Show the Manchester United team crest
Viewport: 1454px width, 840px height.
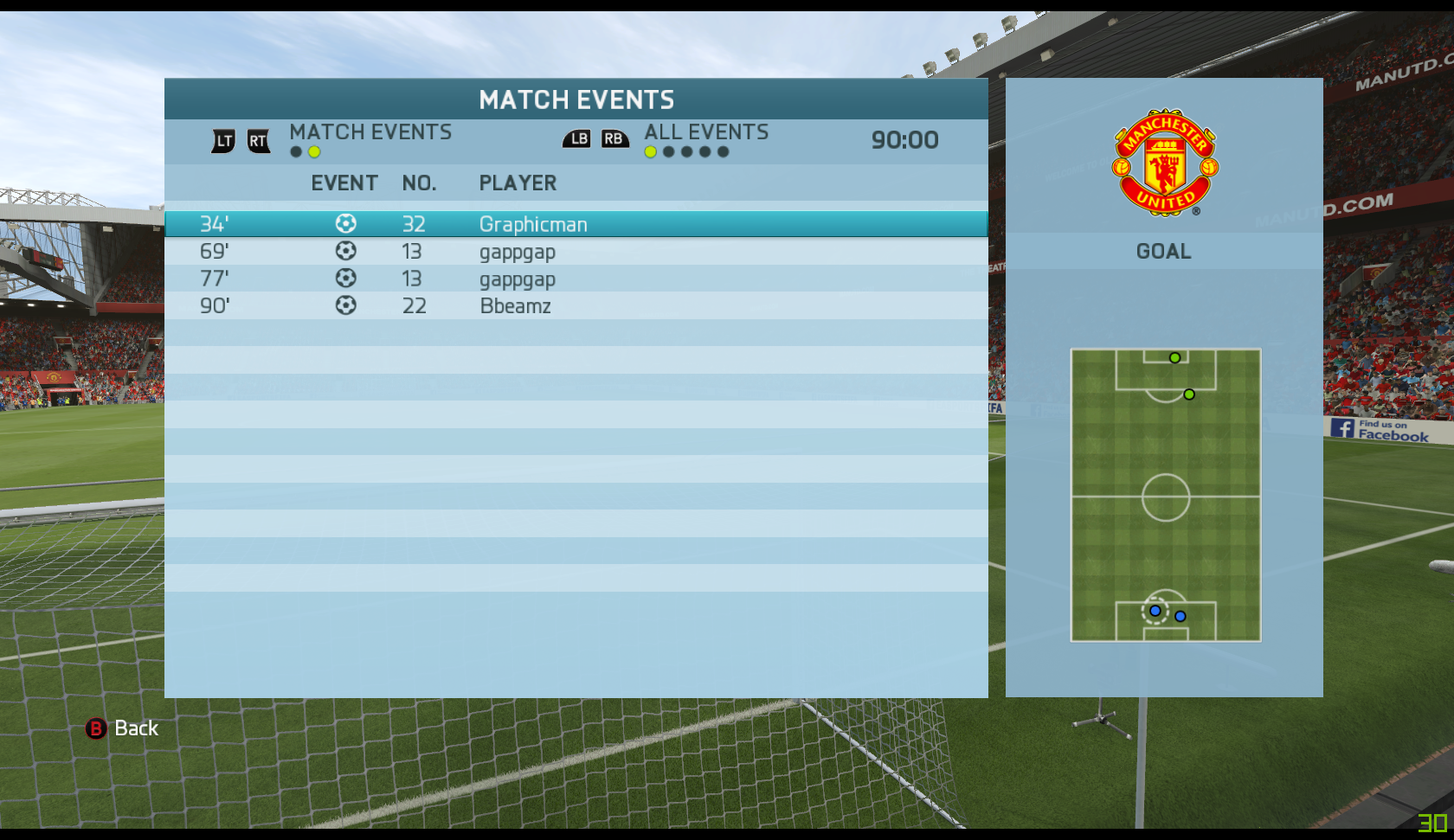pyautogui.click(x=1165, y=163)
